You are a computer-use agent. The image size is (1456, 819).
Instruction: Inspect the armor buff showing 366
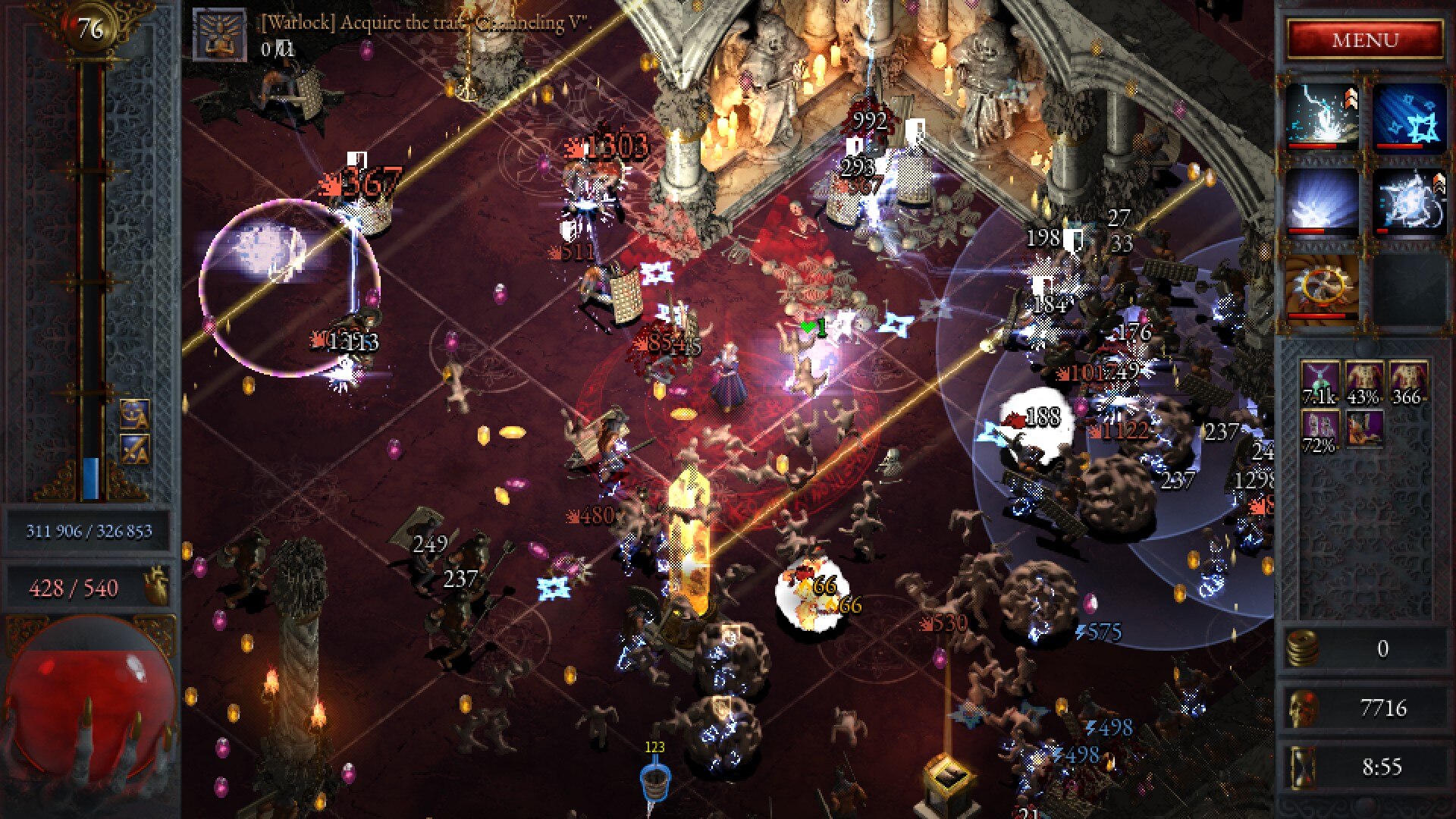(1407, 383)
